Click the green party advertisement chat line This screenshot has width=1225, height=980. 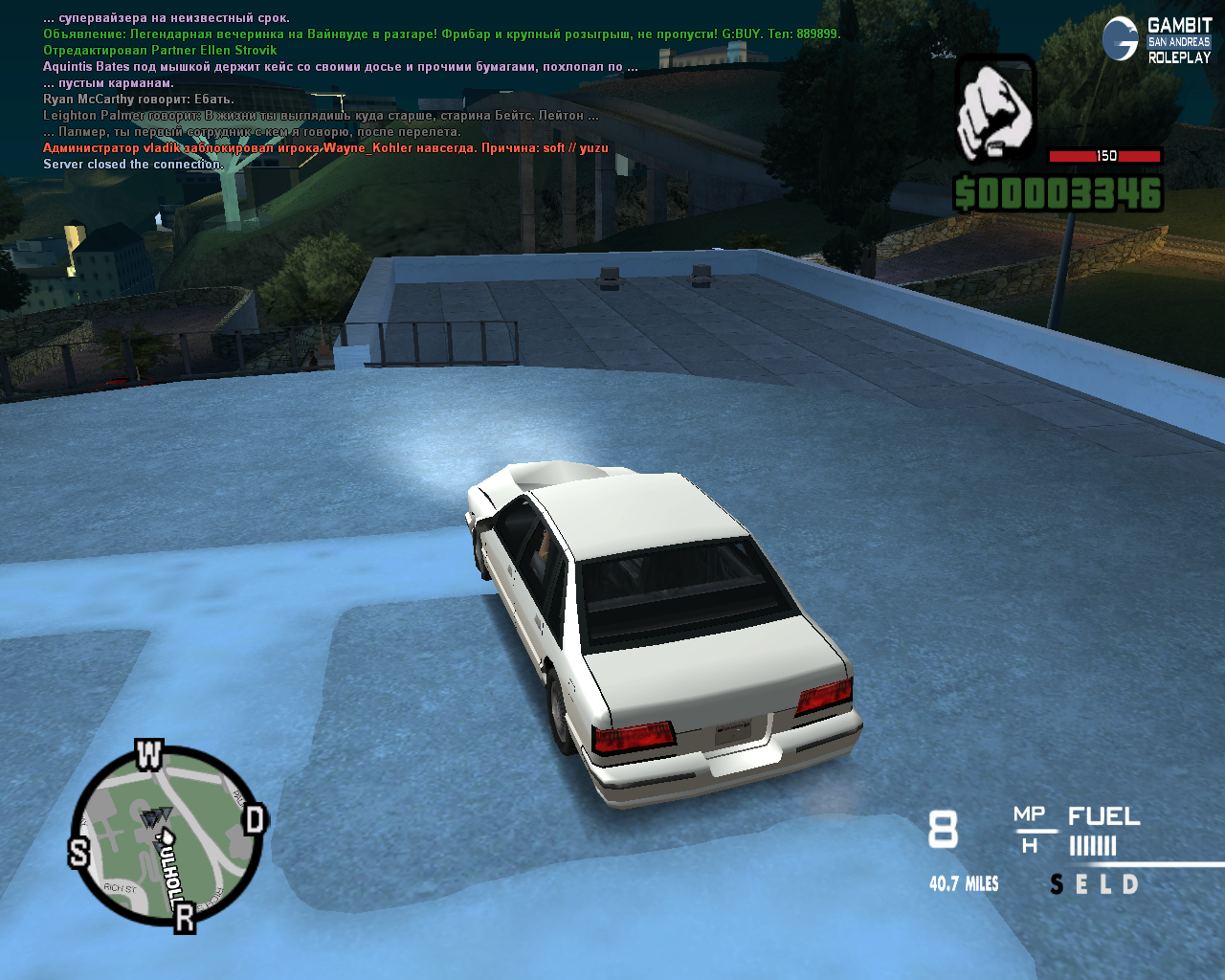tap(441, 34)
